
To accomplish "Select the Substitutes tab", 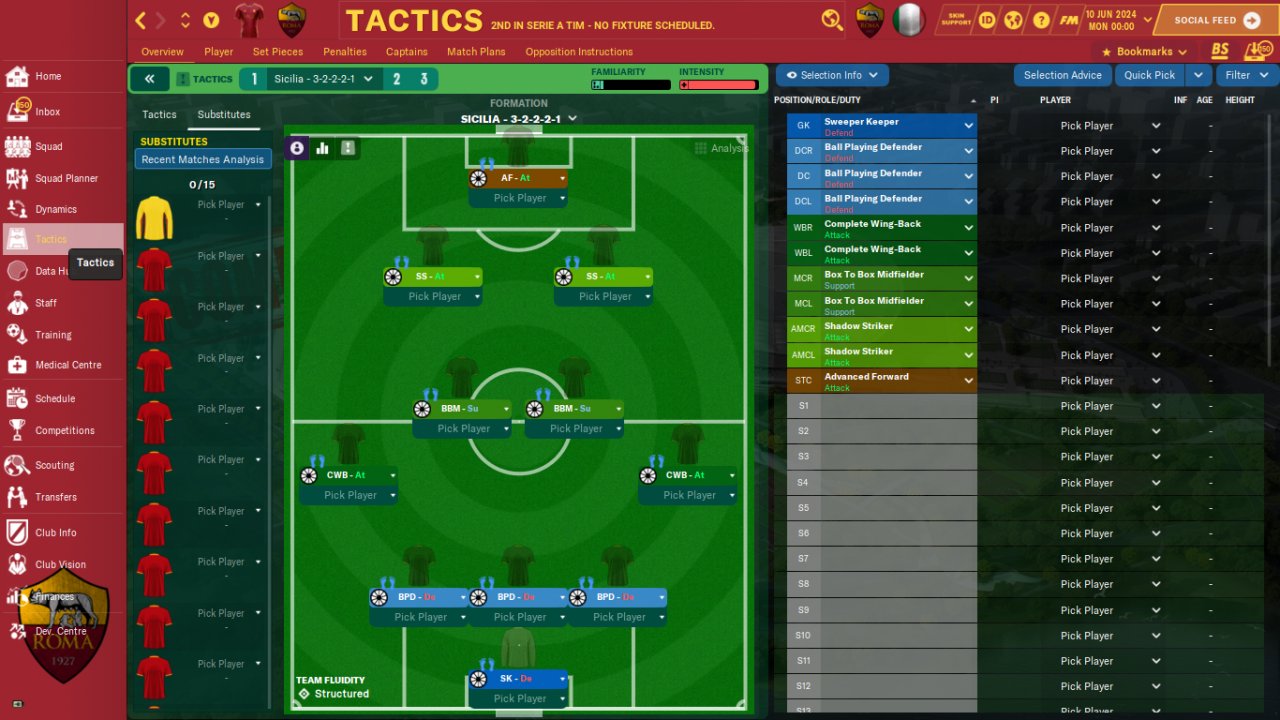I will click(x=224, y=115).
